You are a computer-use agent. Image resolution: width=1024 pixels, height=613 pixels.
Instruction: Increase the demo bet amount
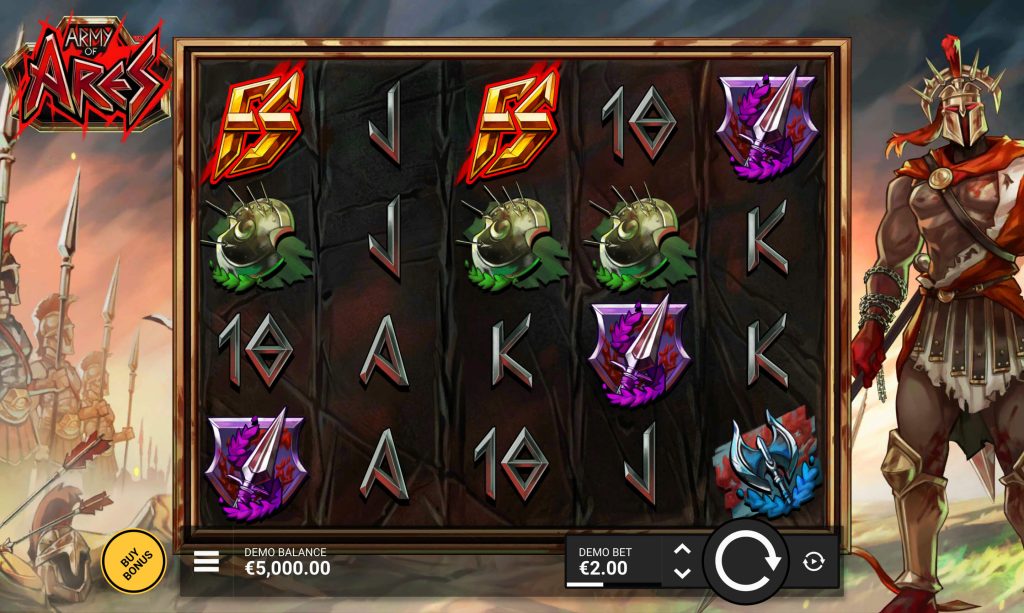pyautogui.click(x=683, y=549)
